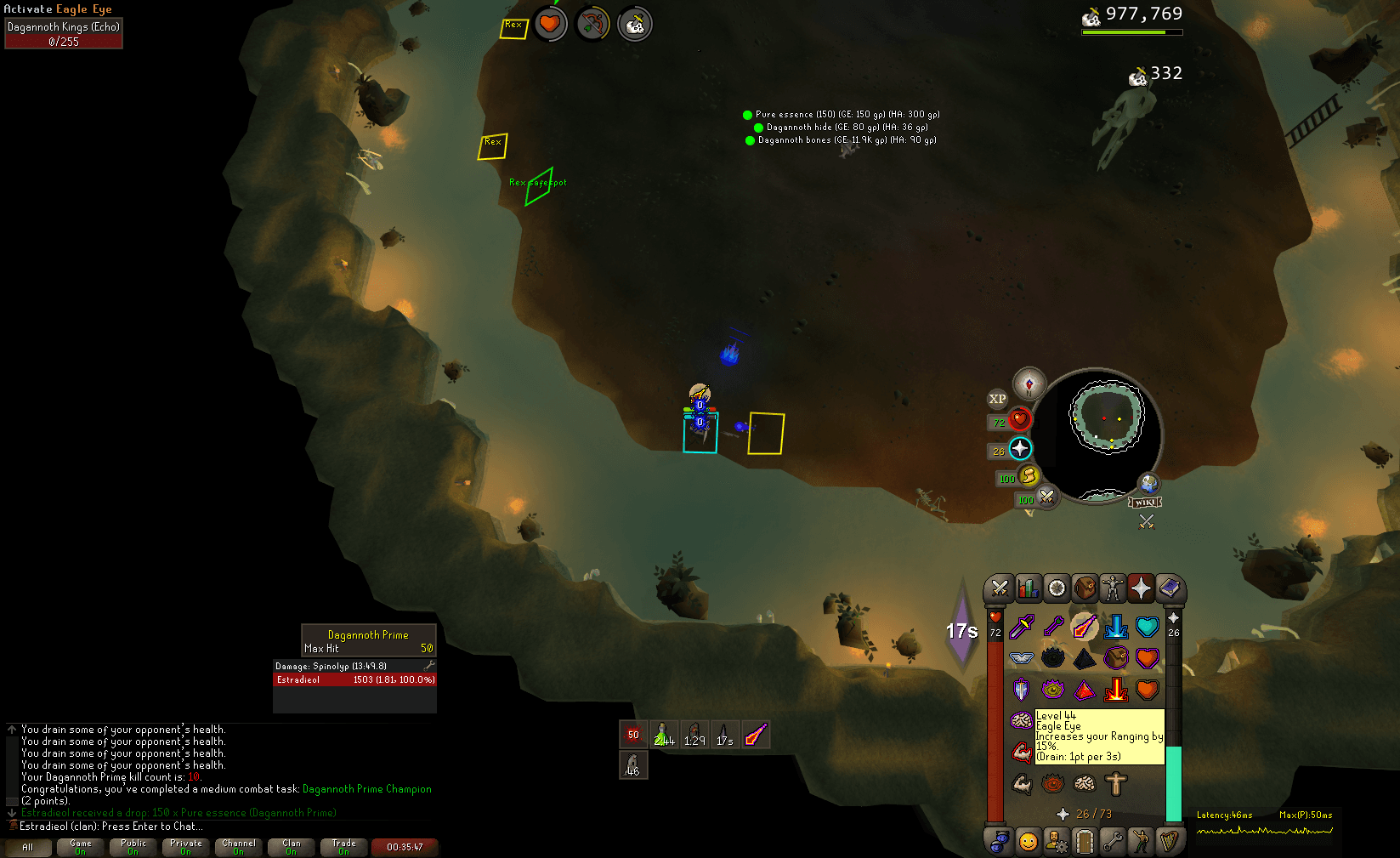This screenshot has height=858, width=1400.
Task: Click the Wiki lookup banner
Action: click(1145, 503)
